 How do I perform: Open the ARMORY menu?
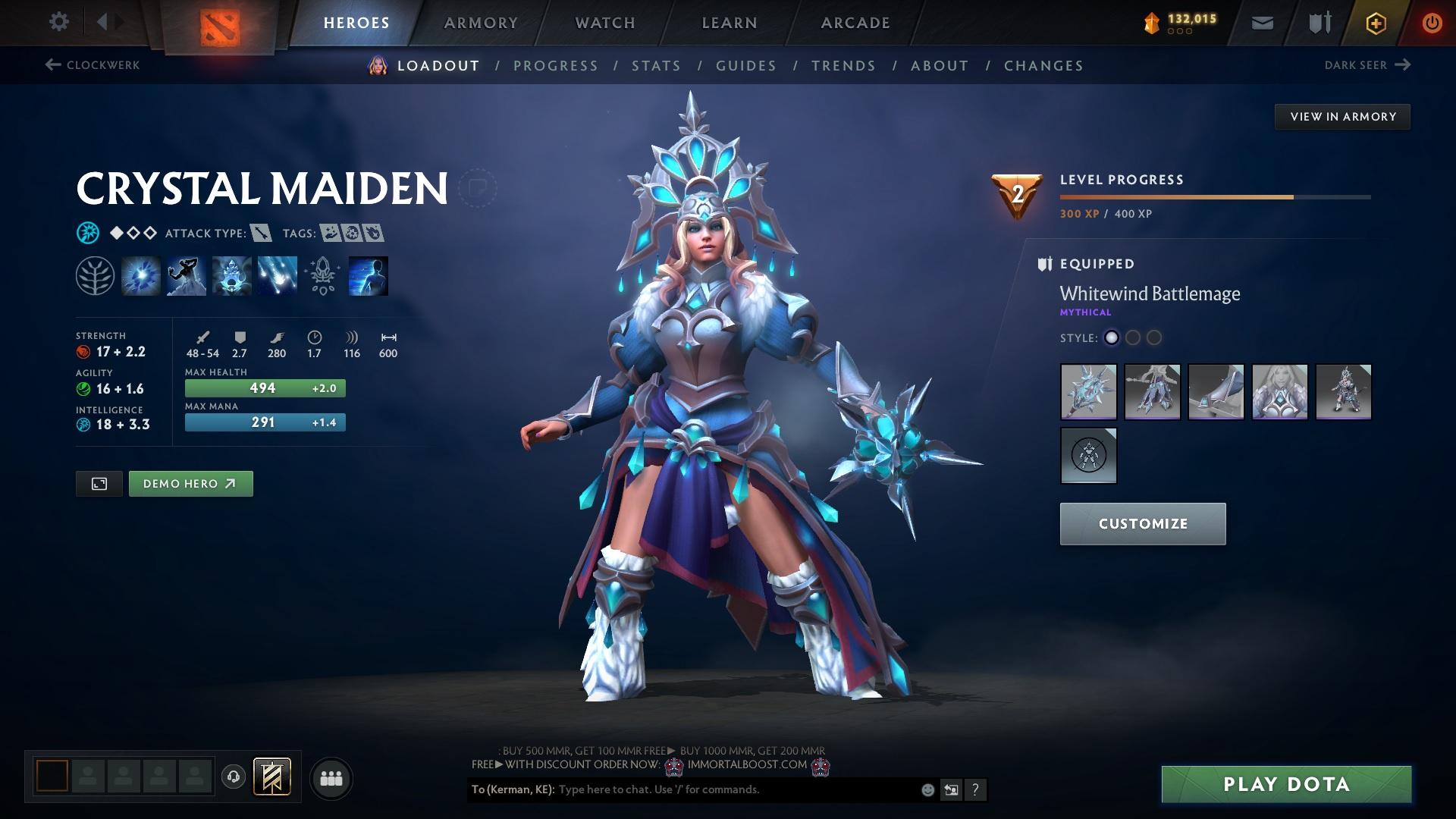pos(481,22)
